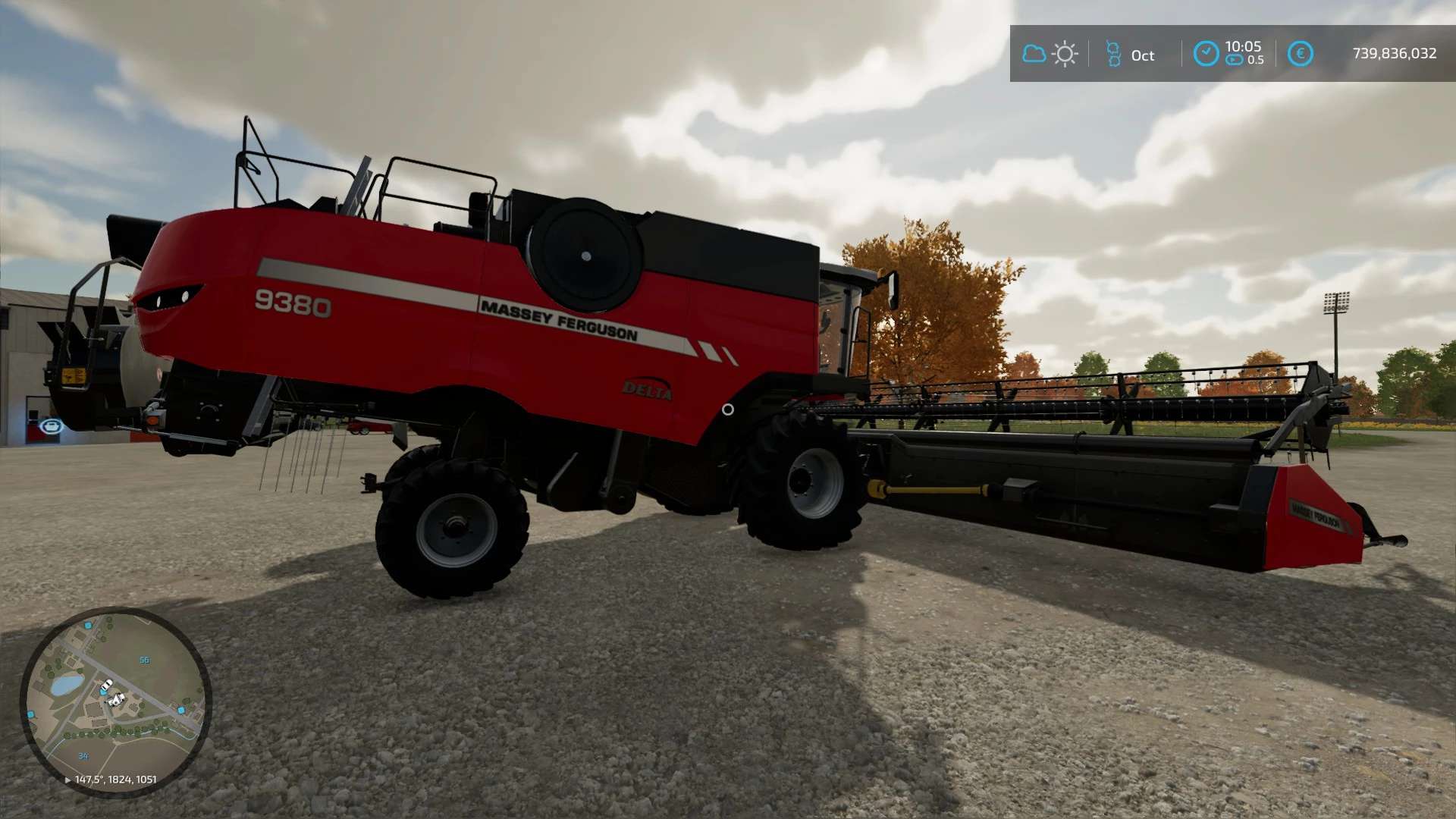Open the circular minimap
1456x819 pixels.
pyautogui.click(x=115, y=701)
